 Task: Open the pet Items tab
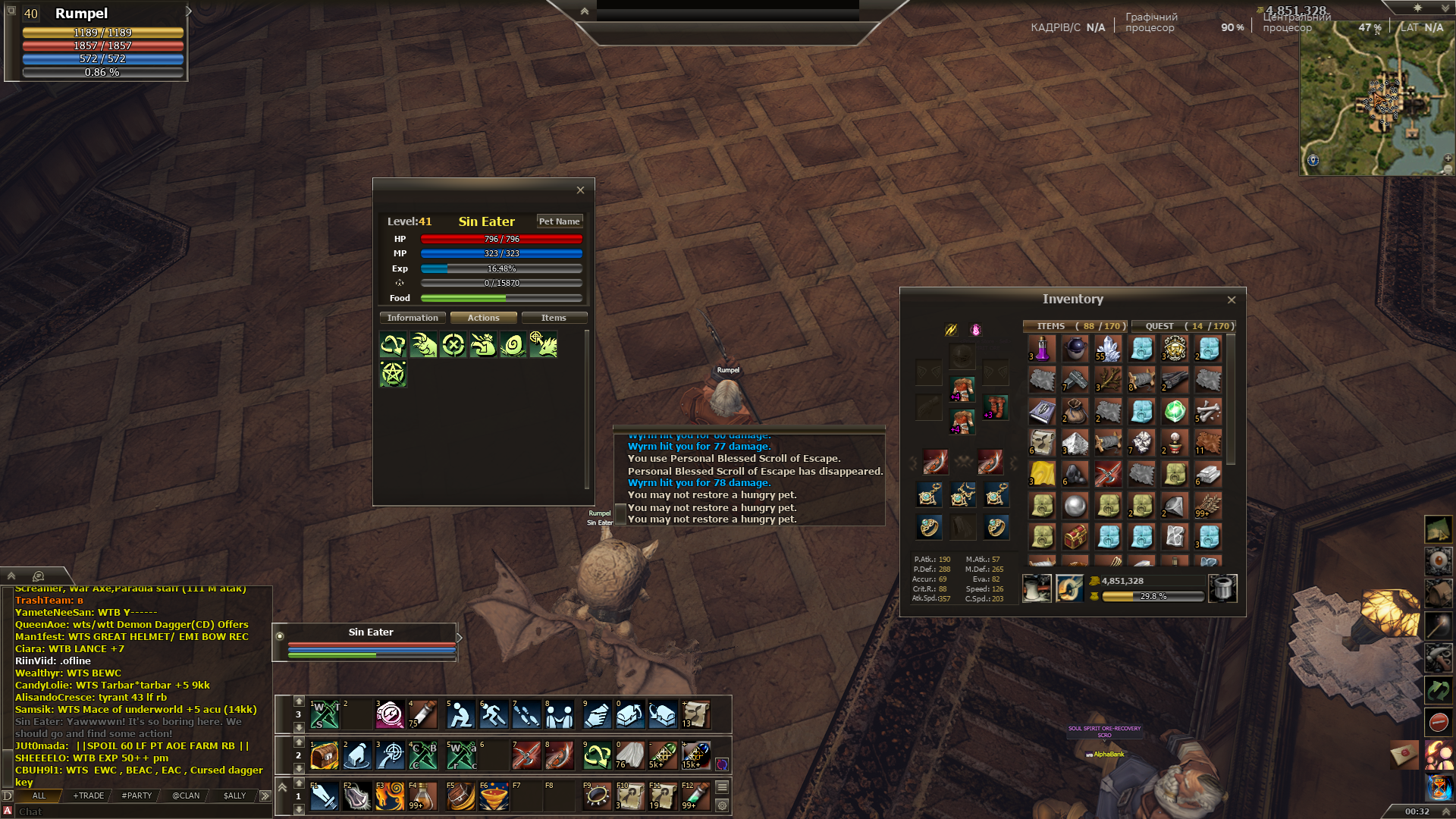tap(554, 318)
